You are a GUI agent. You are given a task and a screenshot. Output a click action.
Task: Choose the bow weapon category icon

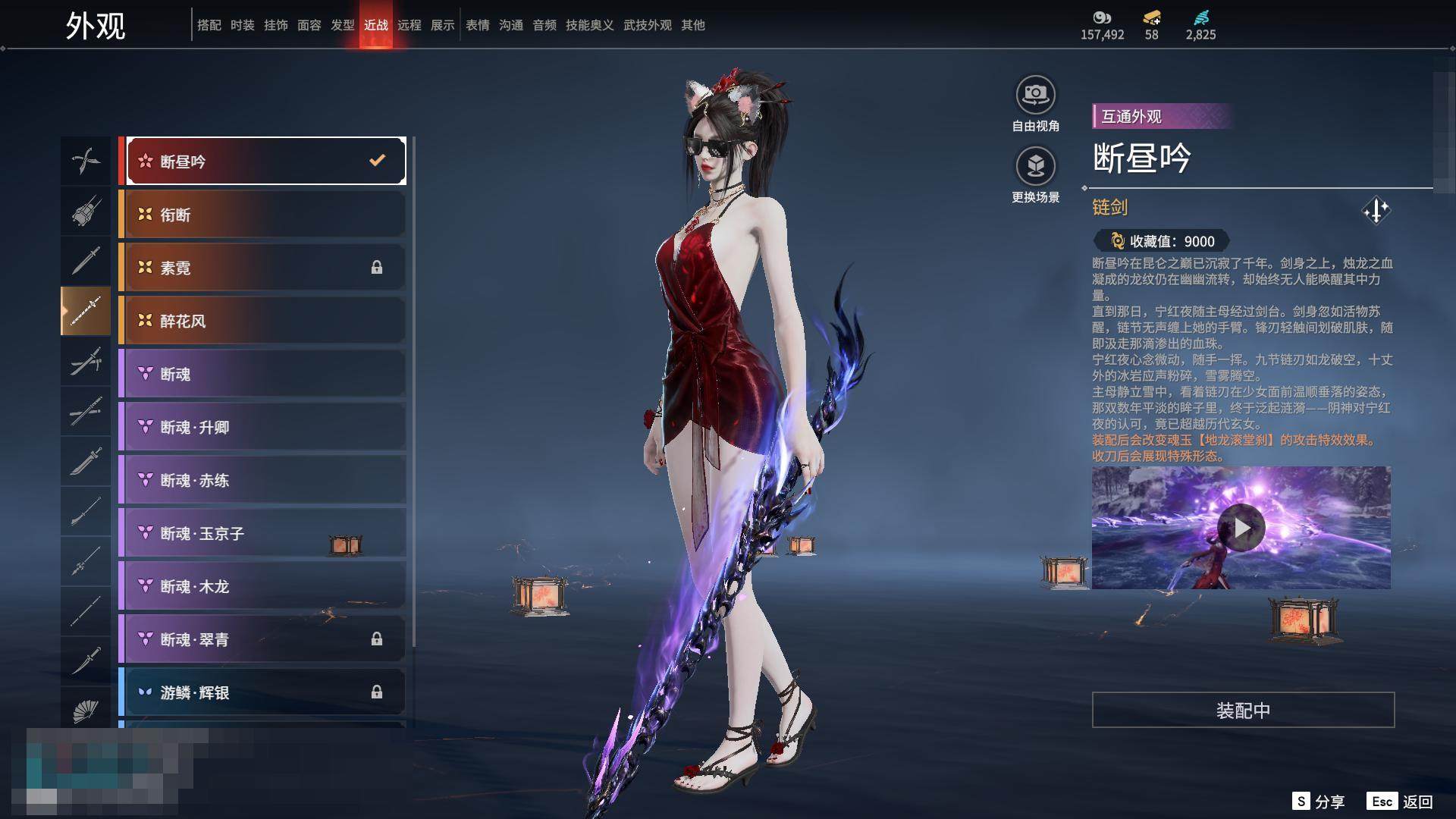[x=86, y=160]
